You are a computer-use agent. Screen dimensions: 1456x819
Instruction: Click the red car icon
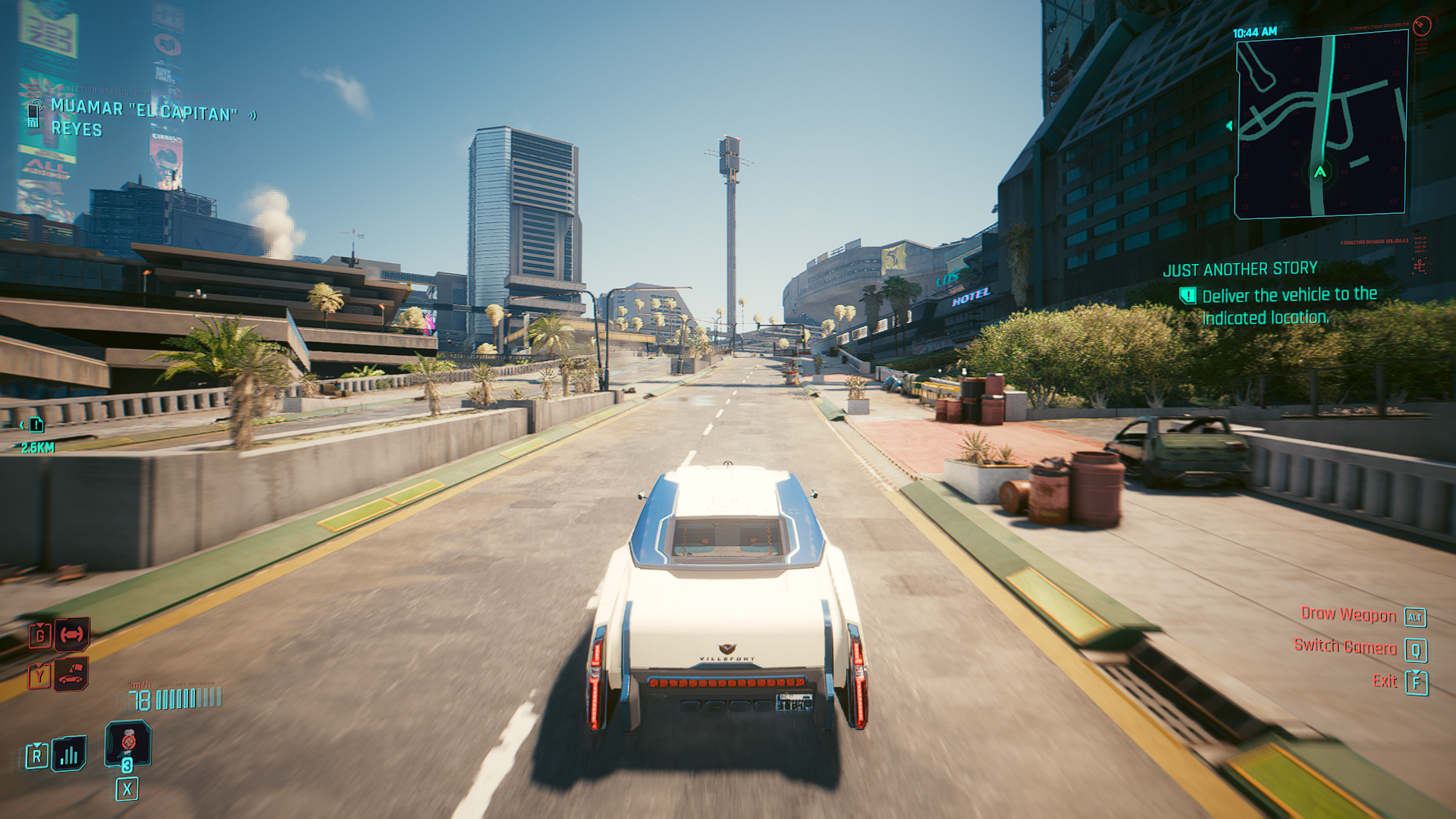(x=71, y=674)
